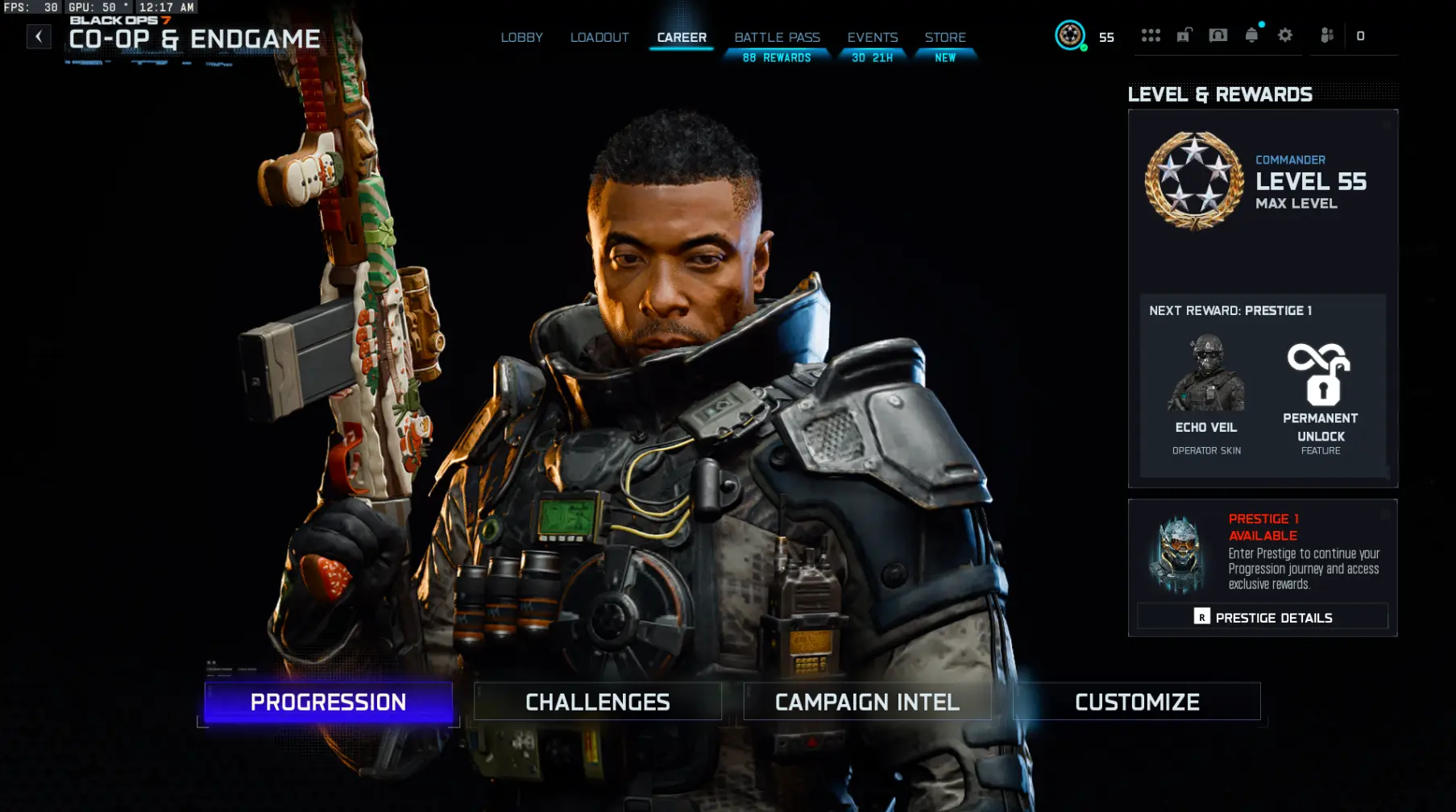This screenshot has height=812, width=1456.
Task: Switch to the Battle Pass tab
Action: coord(776,37)
